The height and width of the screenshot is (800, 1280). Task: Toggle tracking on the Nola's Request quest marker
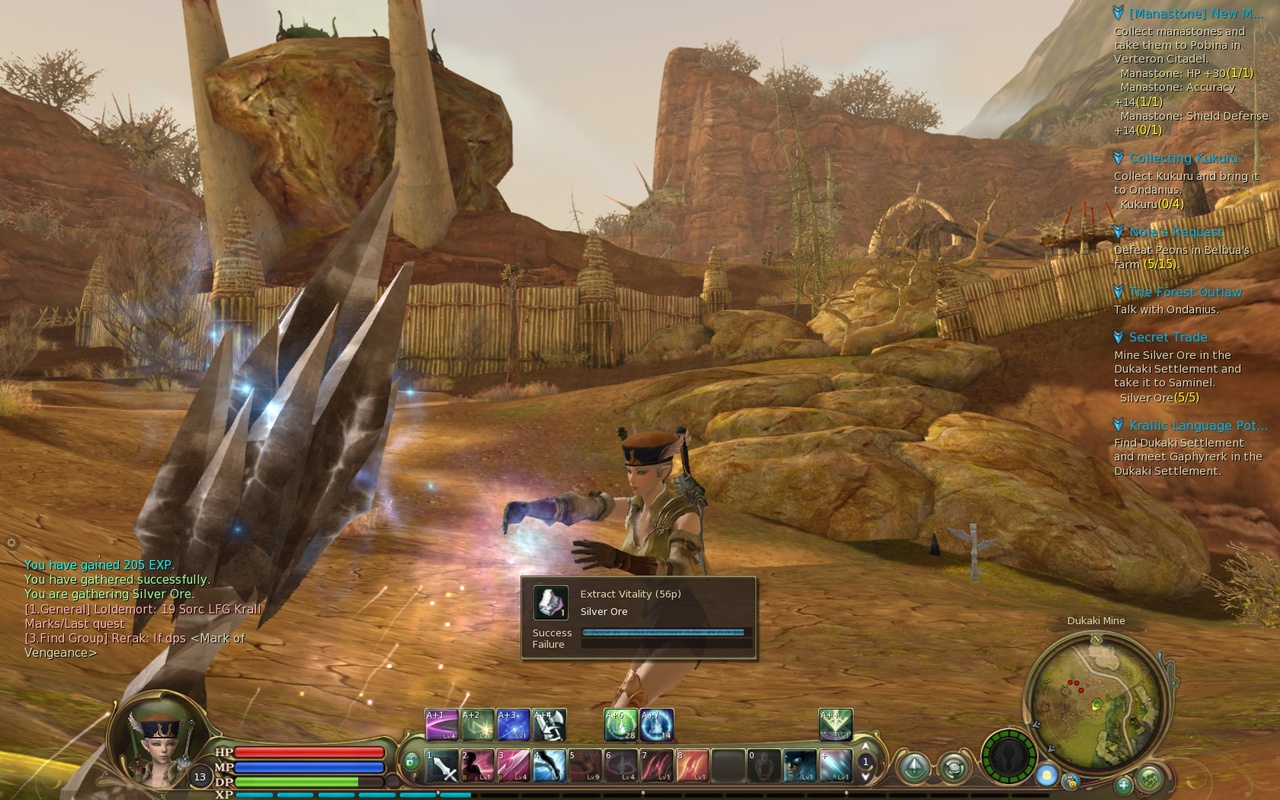pos(1117,231)
